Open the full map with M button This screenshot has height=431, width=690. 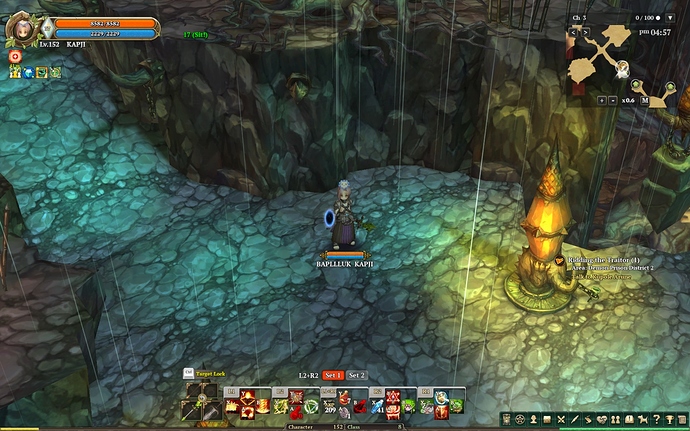pyautogui.click(x=646, y=100)
